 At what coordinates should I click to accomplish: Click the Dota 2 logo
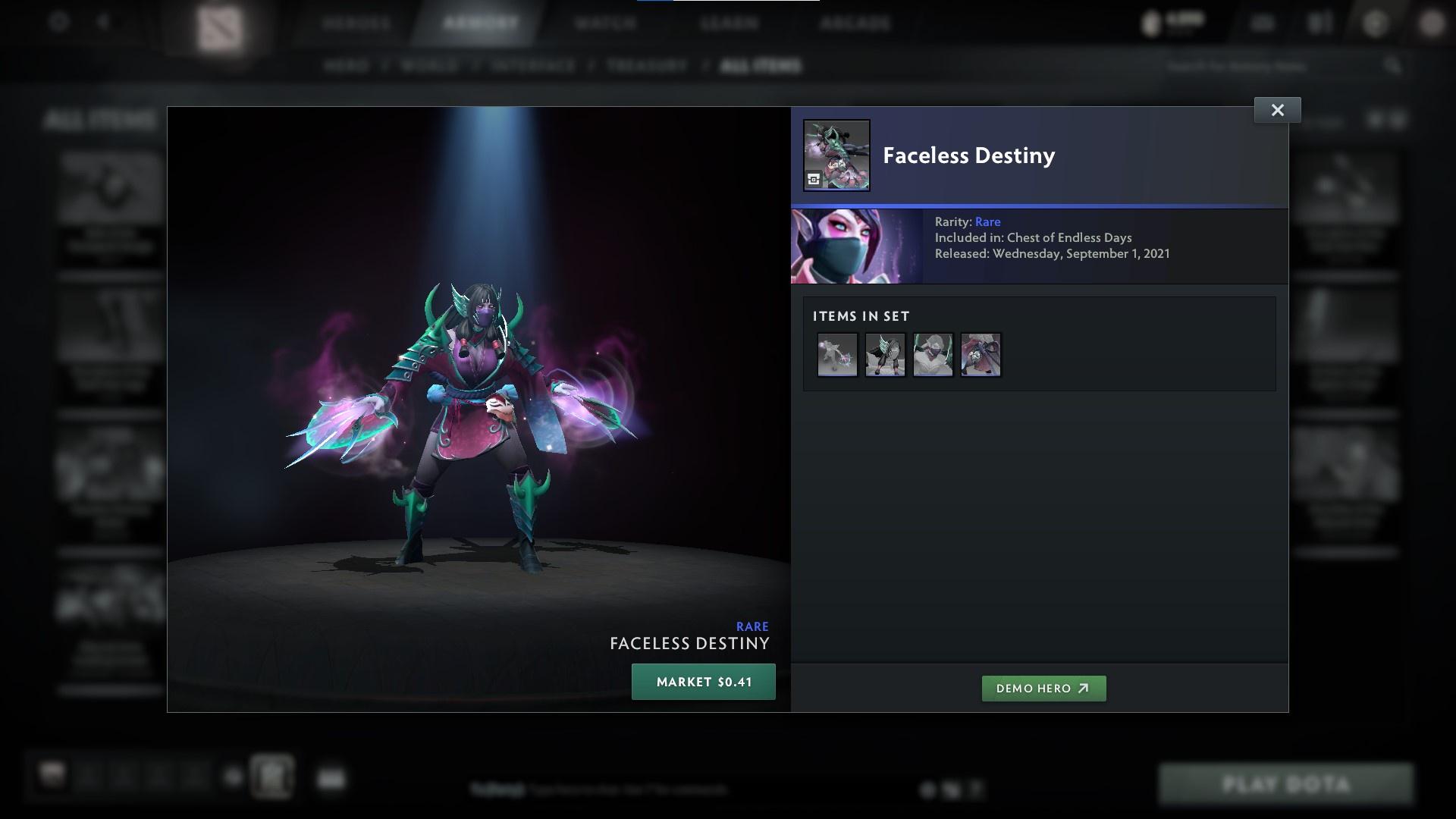click(220, 27)
